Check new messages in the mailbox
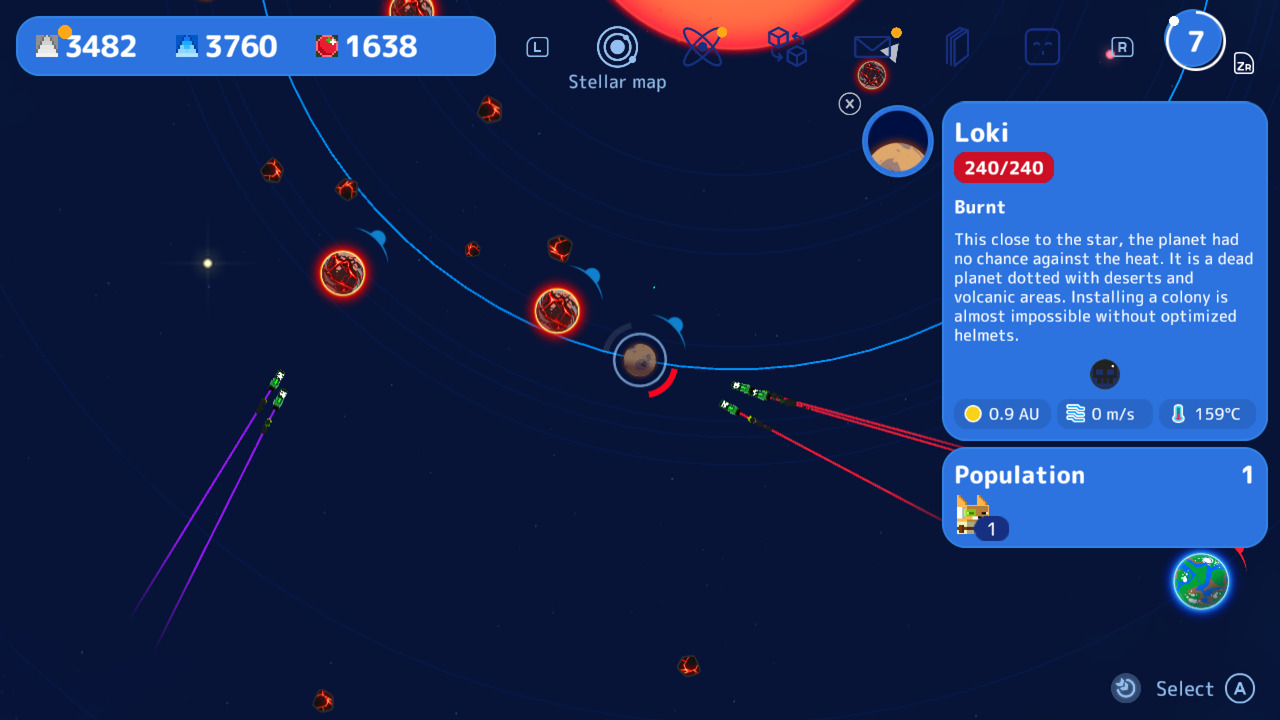The image size is (1280, 720). [870, 46]
